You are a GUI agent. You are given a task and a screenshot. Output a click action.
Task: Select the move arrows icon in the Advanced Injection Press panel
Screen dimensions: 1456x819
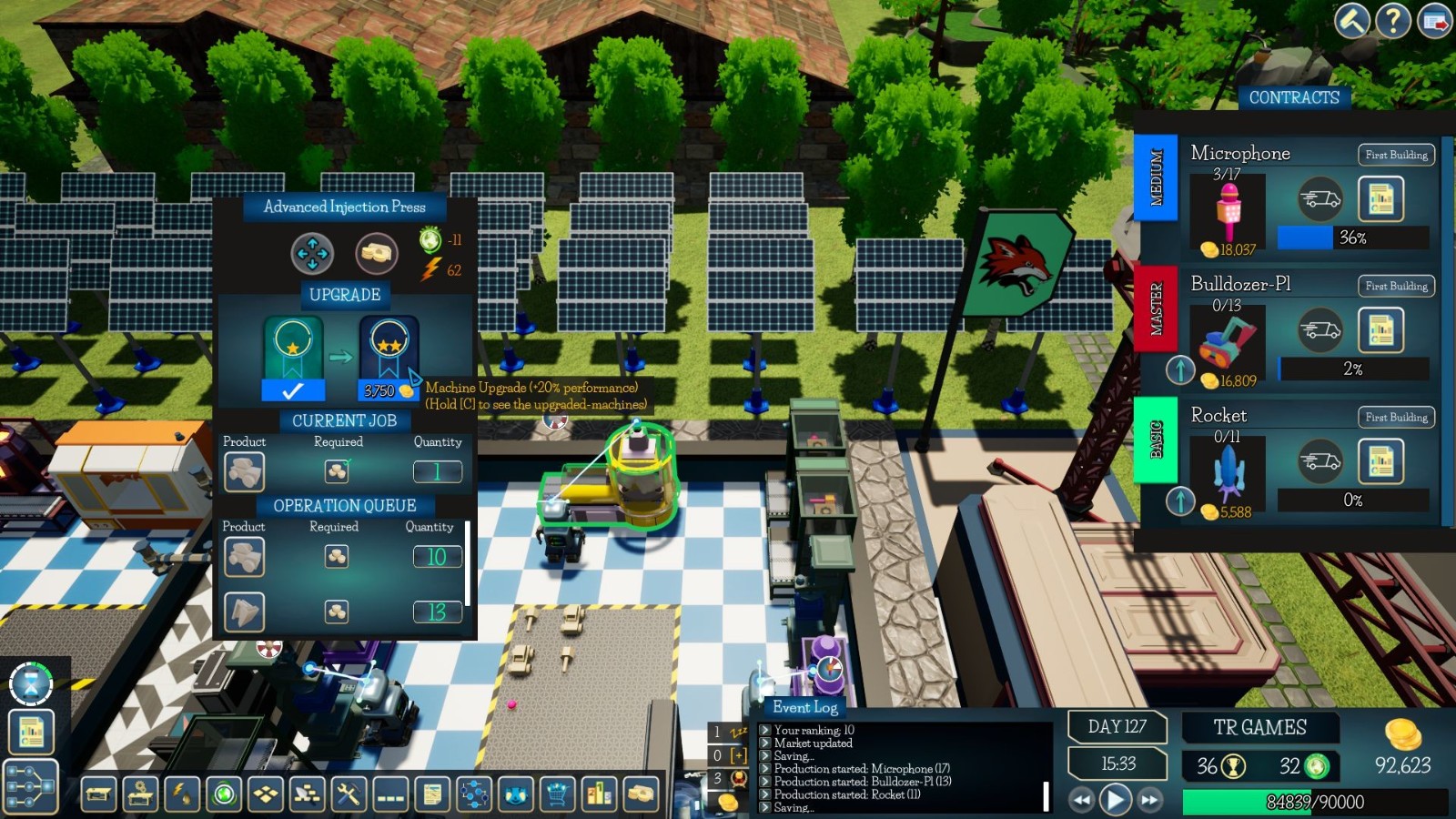pos(312,255)
